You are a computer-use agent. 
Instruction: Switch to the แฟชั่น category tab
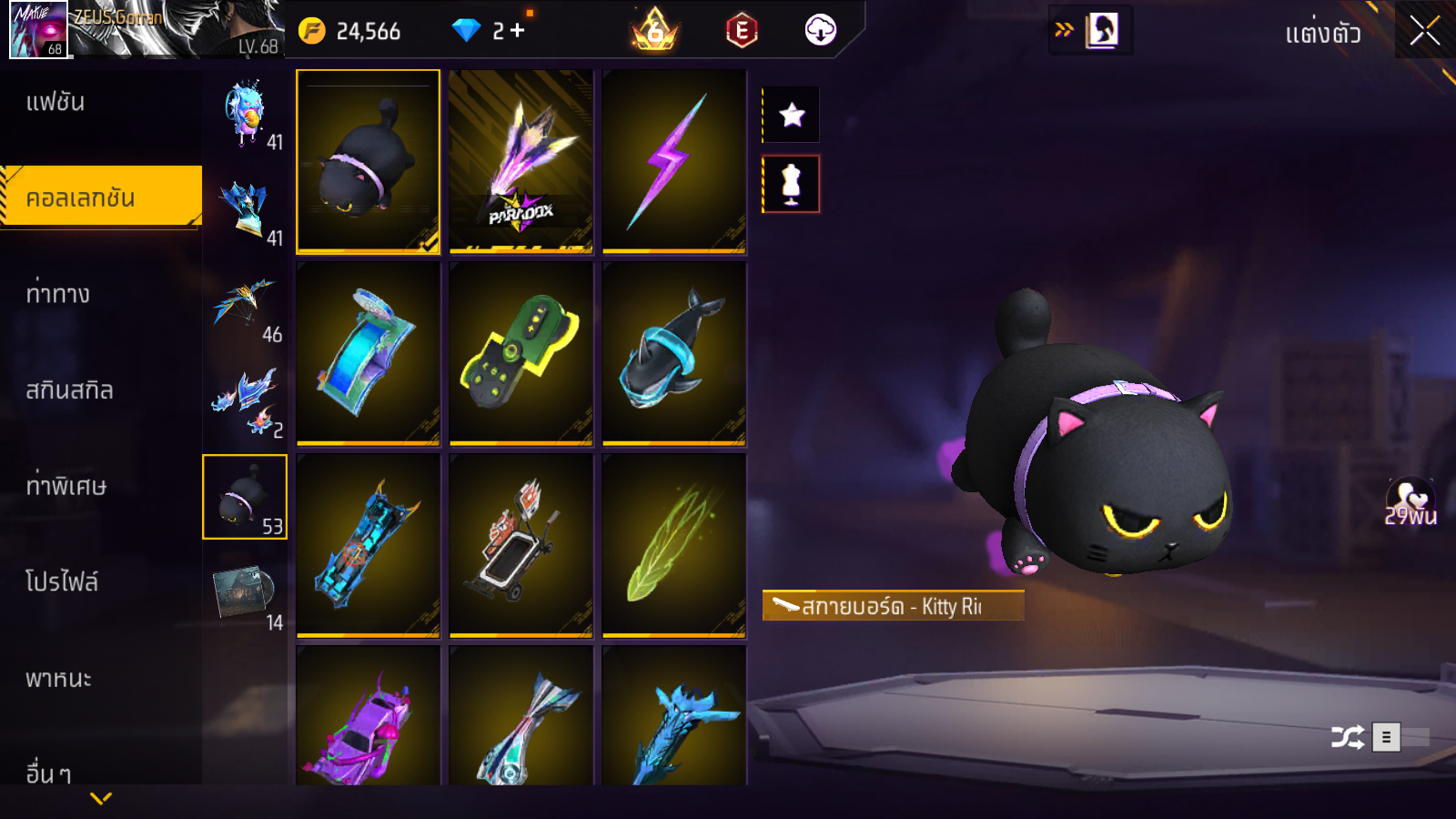tap(56, 102)
